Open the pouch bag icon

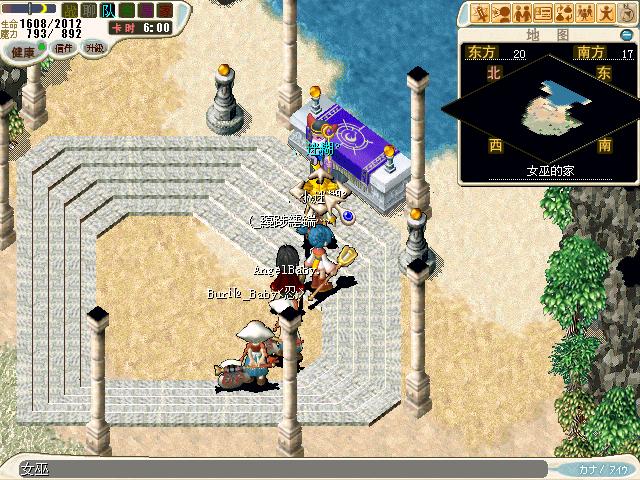click(627, 14)
